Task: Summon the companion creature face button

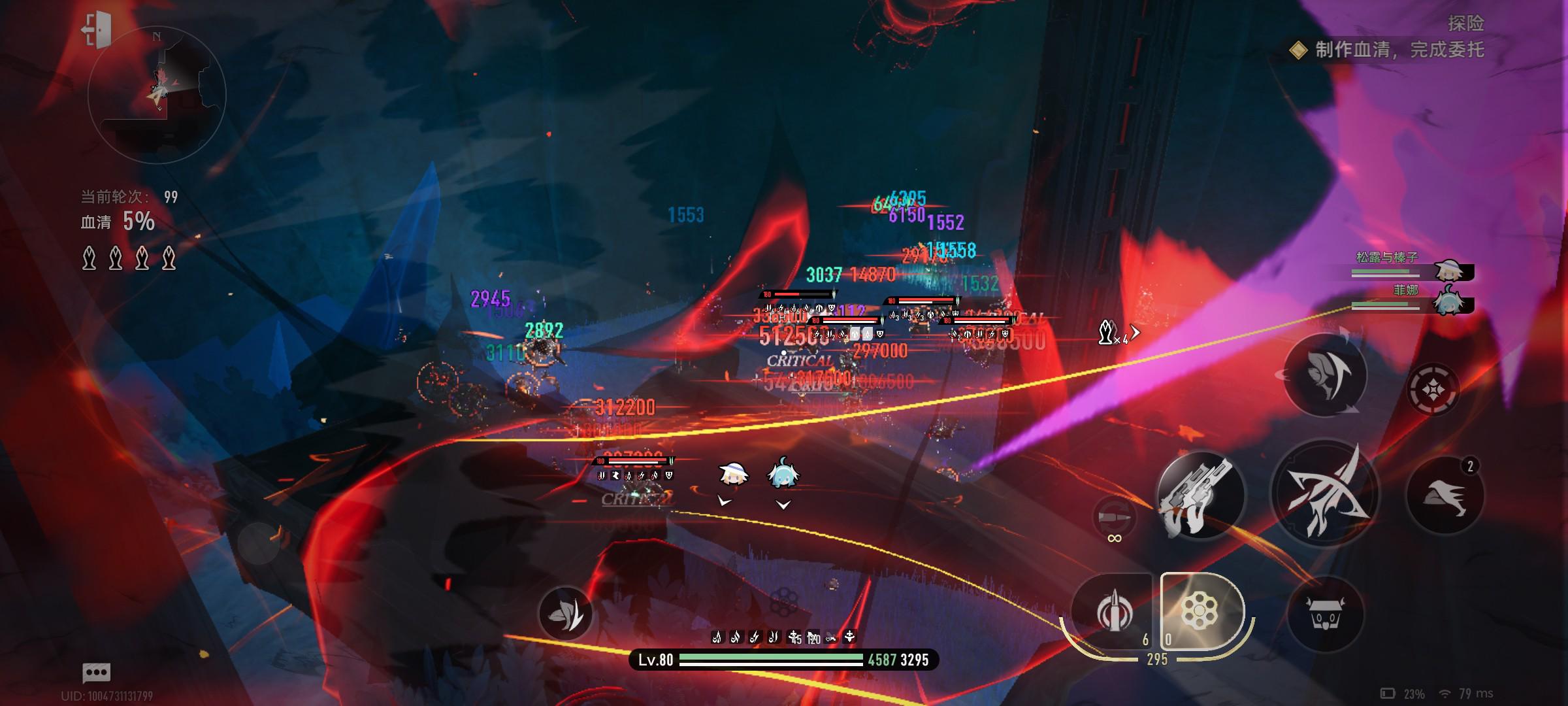Action: [1326, 614]
